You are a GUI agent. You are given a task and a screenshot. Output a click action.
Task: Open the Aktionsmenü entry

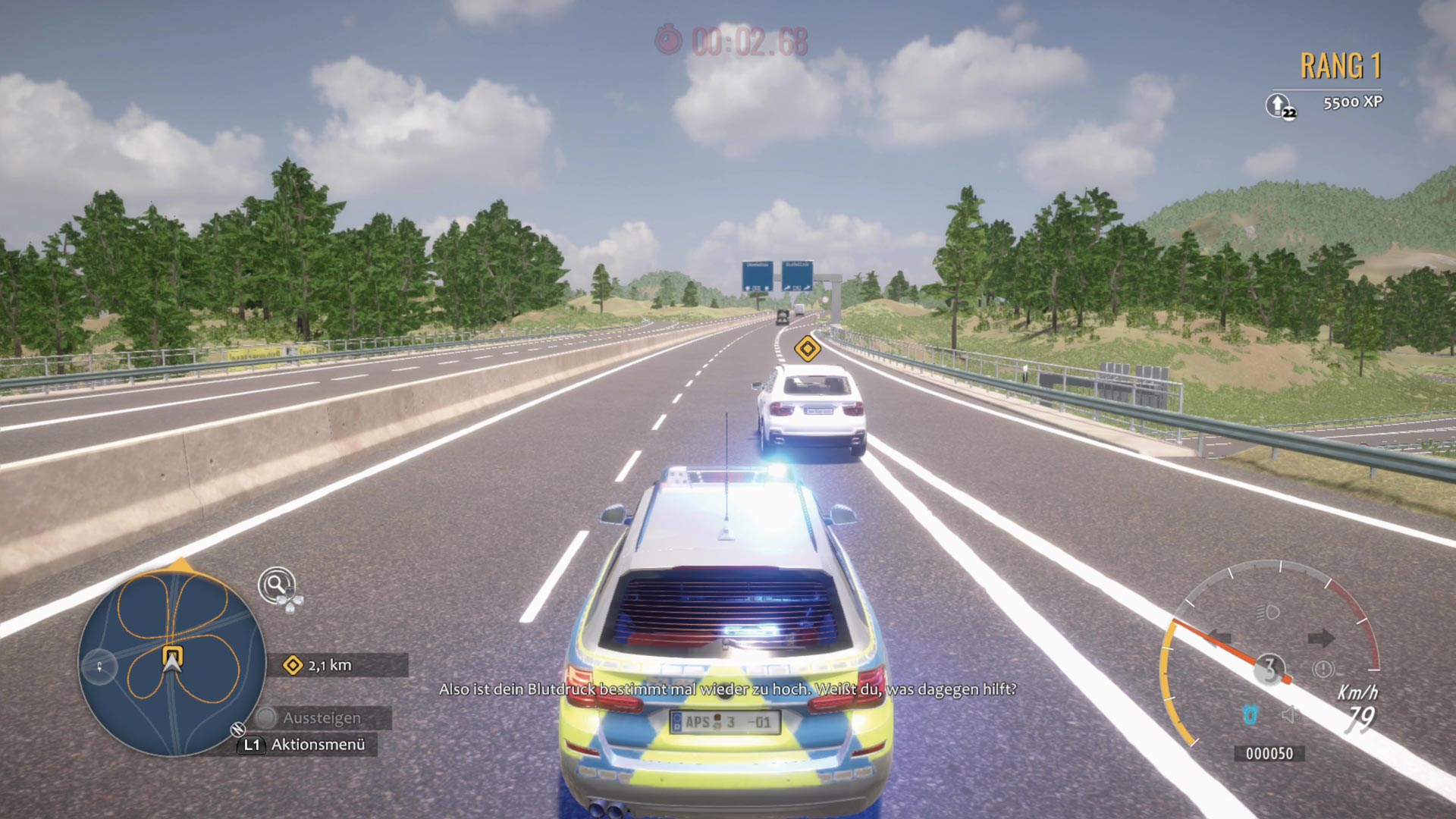point(317,745)
